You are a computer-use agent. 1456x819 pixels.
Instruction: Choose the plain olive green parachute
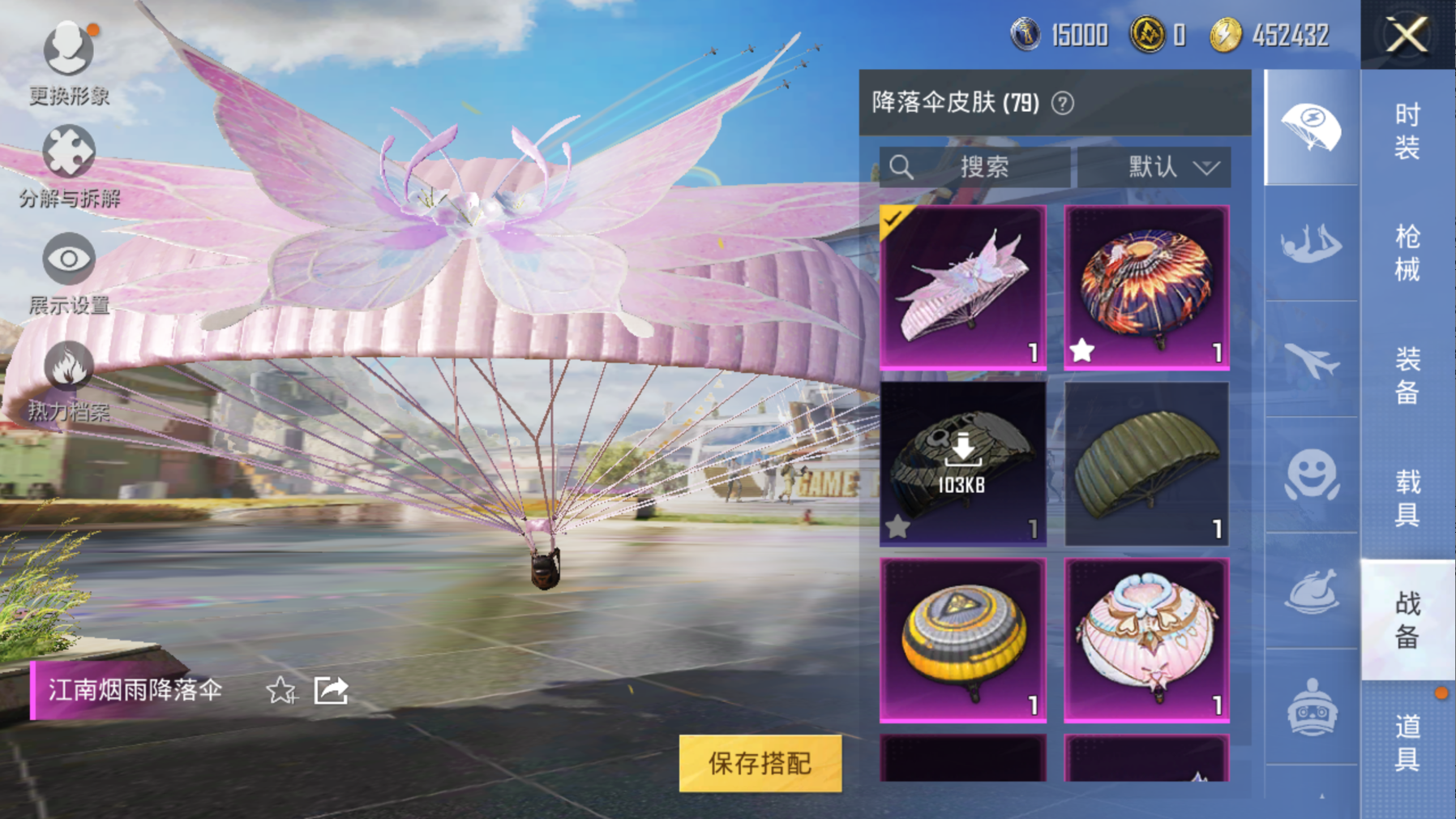pyautogui.click(x=1146, y=463)
